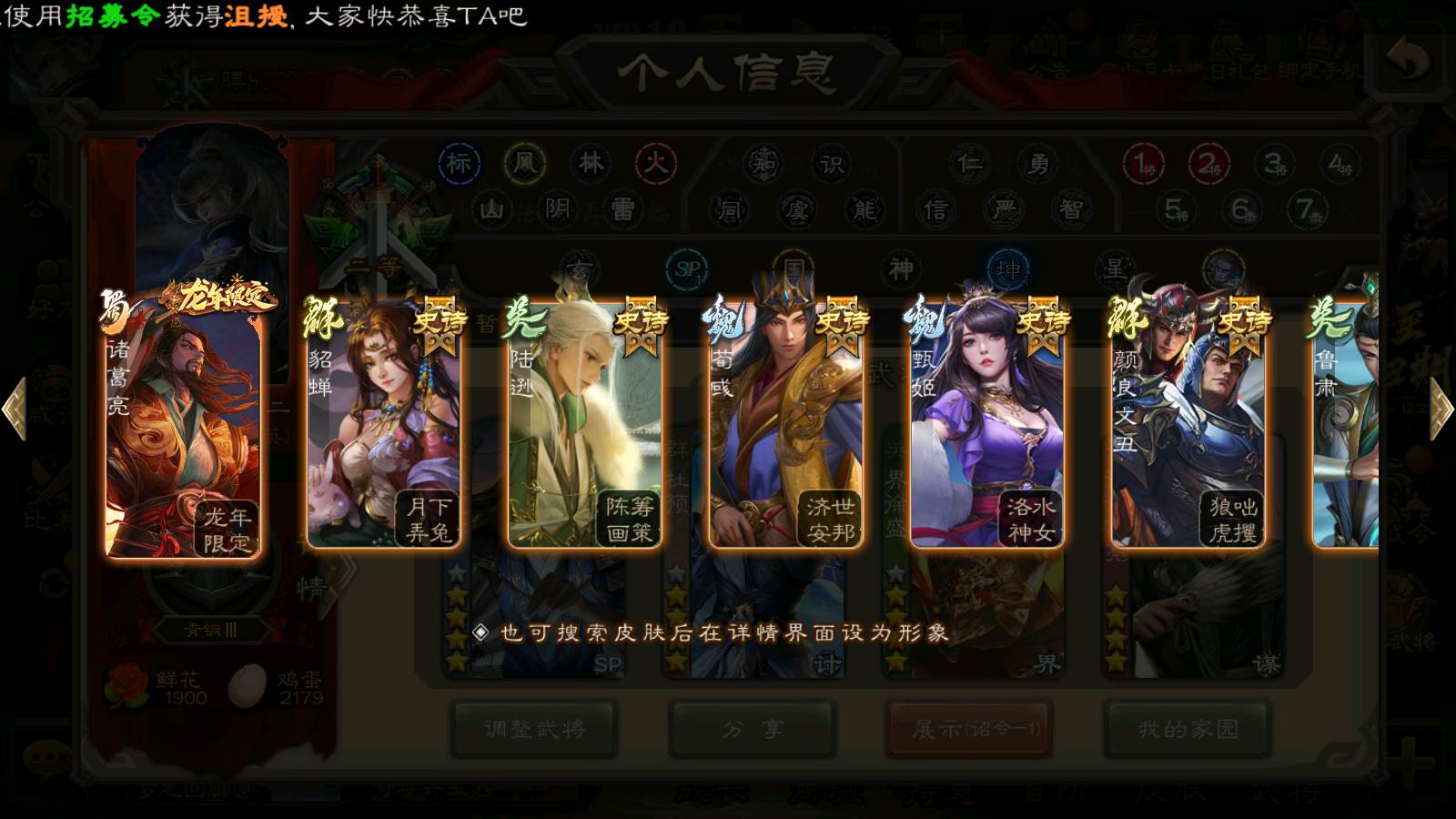Activate the red 展示 button
Image resolution: width=1456 pixels, height=819 pixels.
(x=969, y=728)
